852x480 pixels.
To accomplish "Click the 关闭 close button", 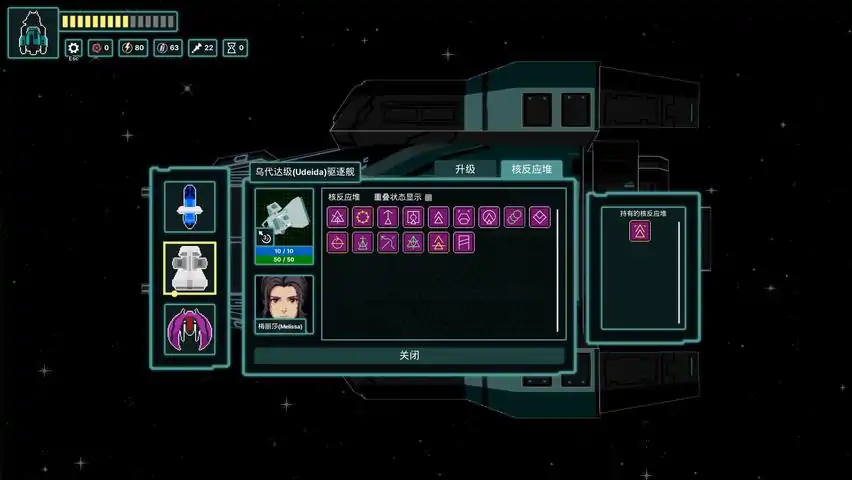I will 409,356.
